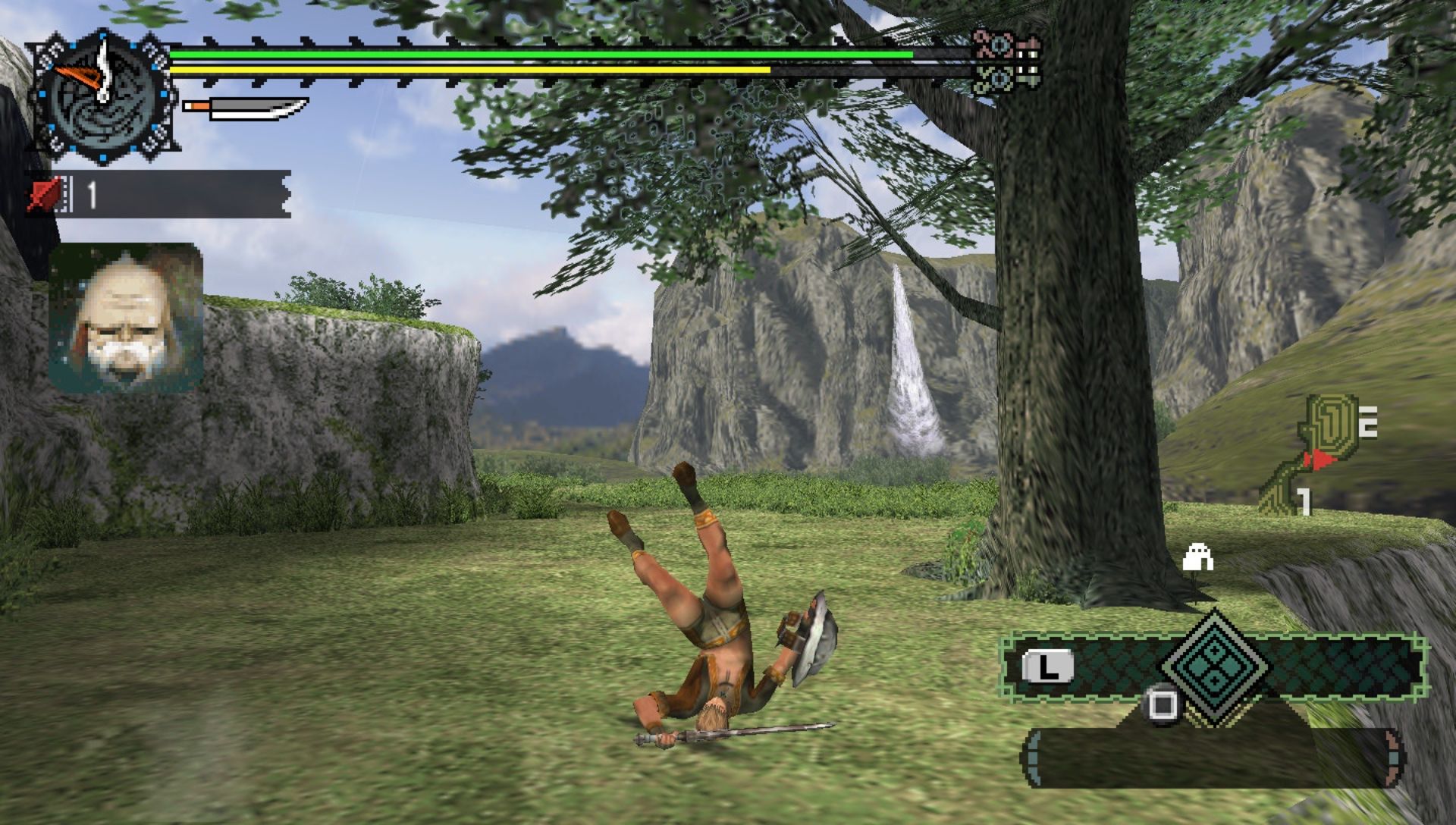Image resolution: width=1456 pixels, height=825 pixels.
Task: Select the bearded companion portrait
Action: [x=126, y=317]
